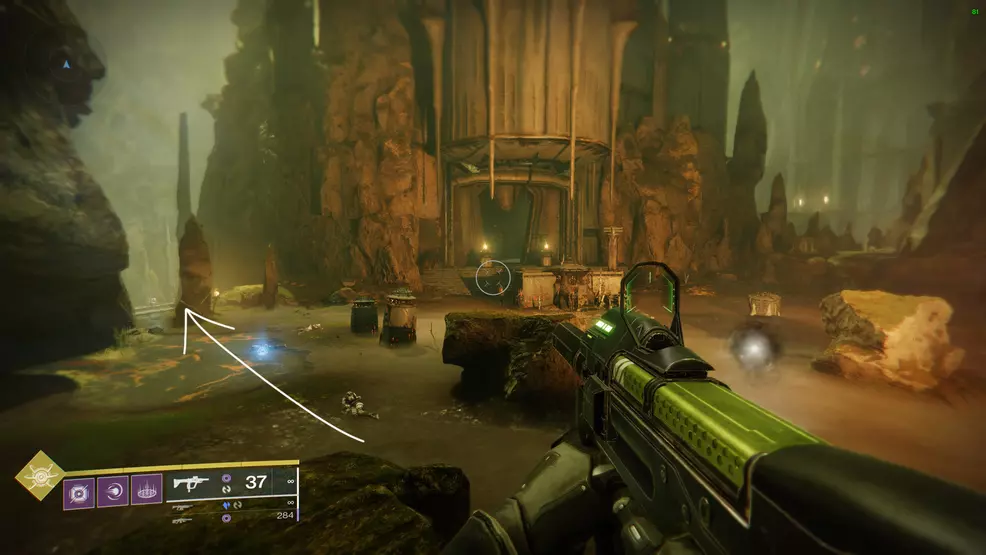986x555 pixels.
Task: Click the circular radar in the corner
Action: click(67, 64)
